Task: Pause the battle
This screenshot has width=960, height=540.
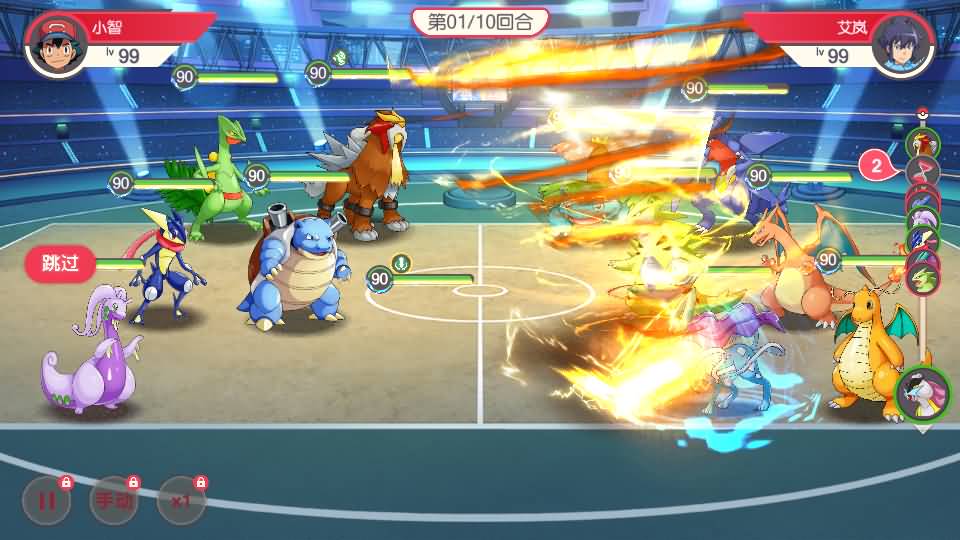Action: tap(46, 501)
